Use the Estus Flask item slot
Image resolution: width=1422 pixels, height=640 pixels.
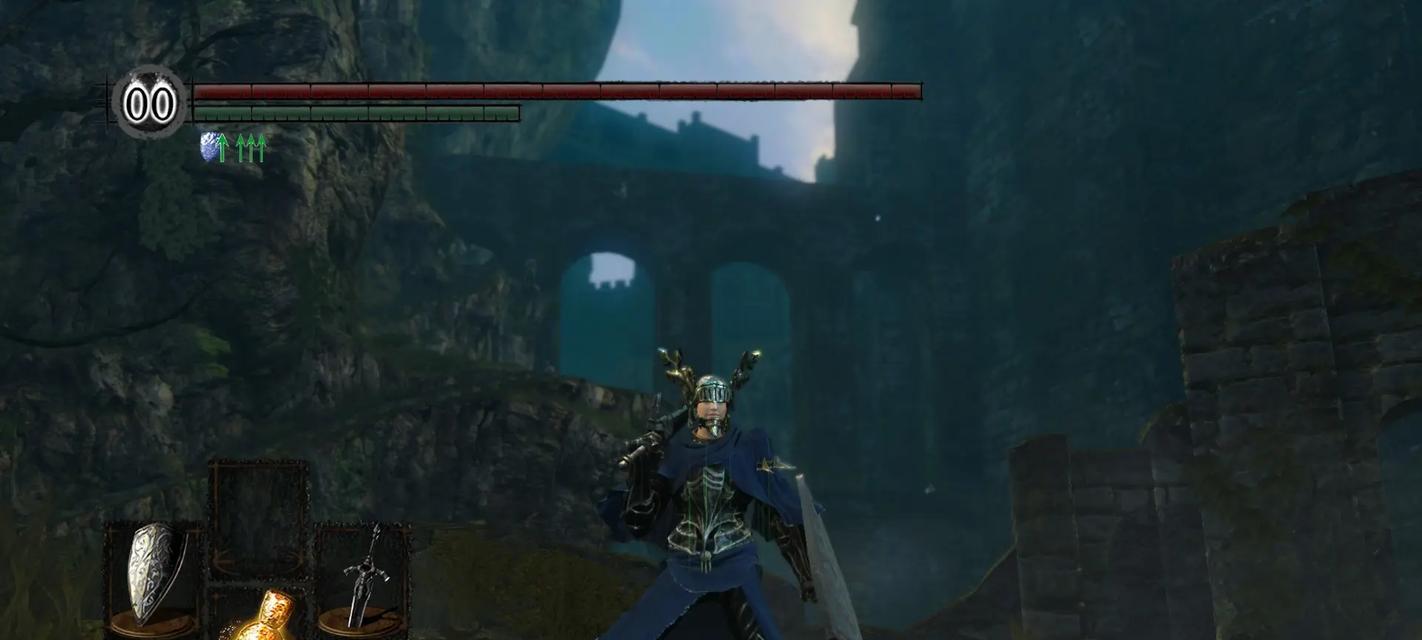260,615
